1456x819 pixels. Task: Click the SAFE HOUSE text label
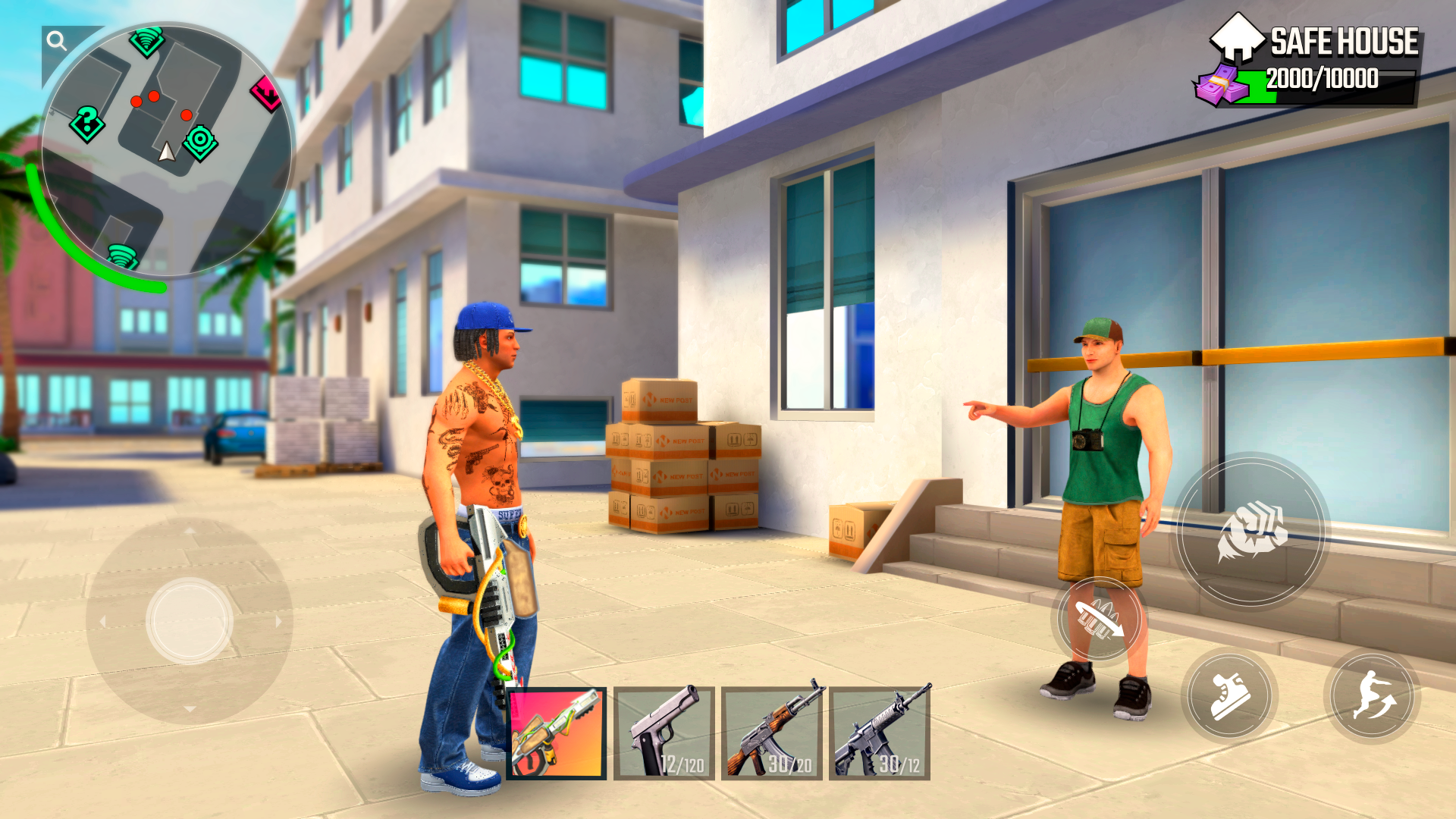[x=1345, y=42]
